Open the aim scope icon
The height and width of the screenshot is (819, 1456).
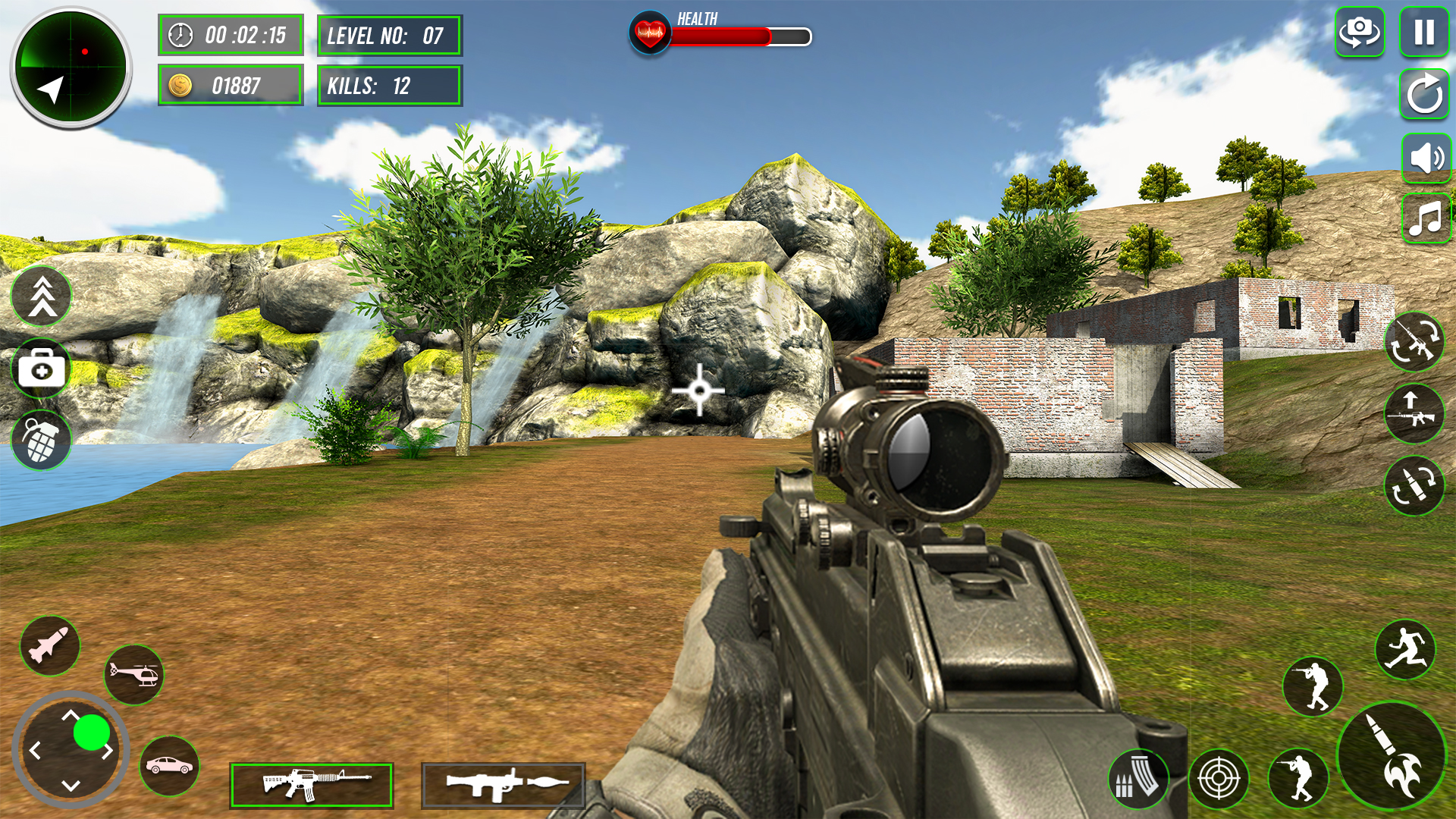click(1221, 778)
